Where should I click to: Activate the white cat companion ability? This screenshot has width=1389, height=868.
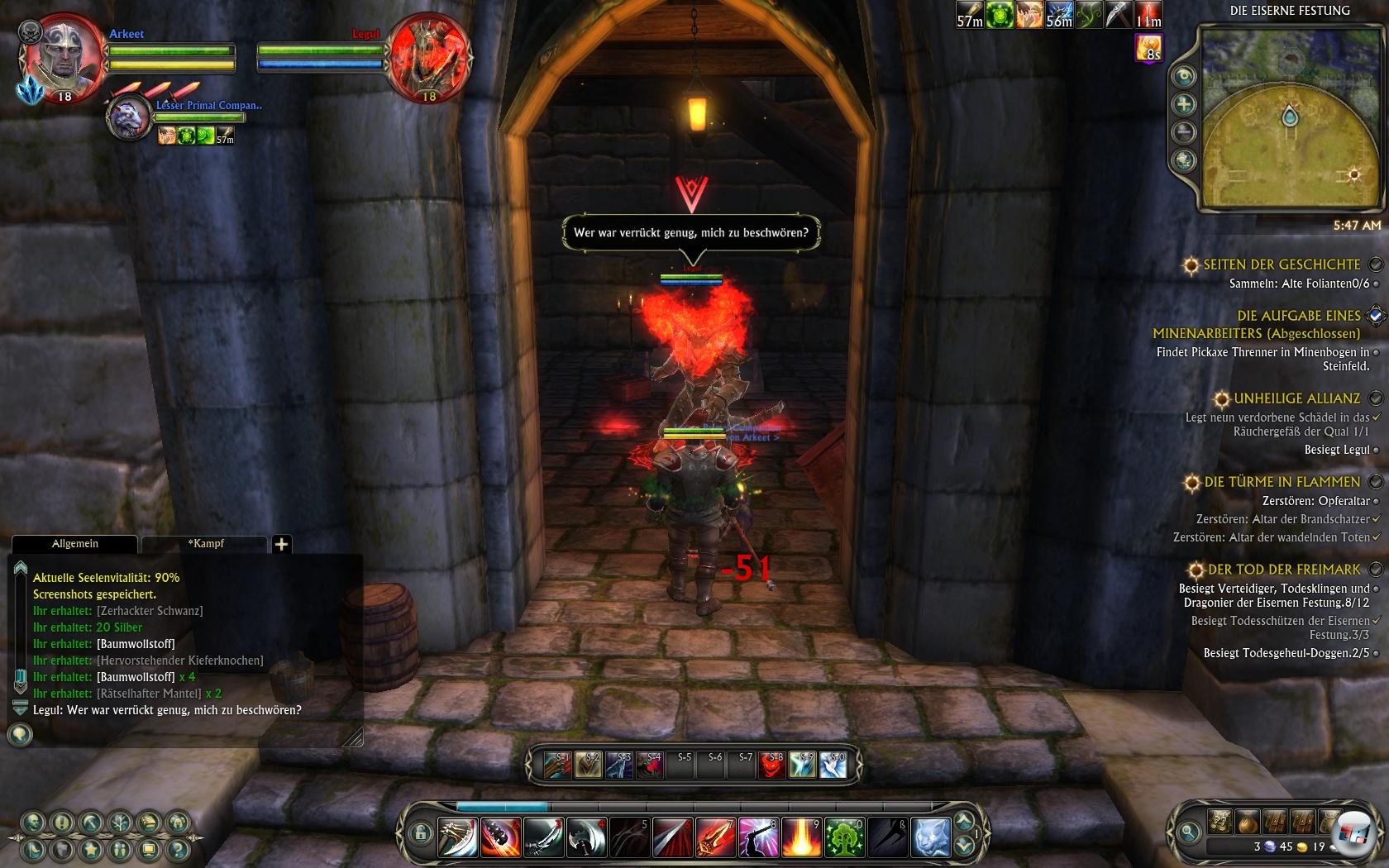pos(930,837)
